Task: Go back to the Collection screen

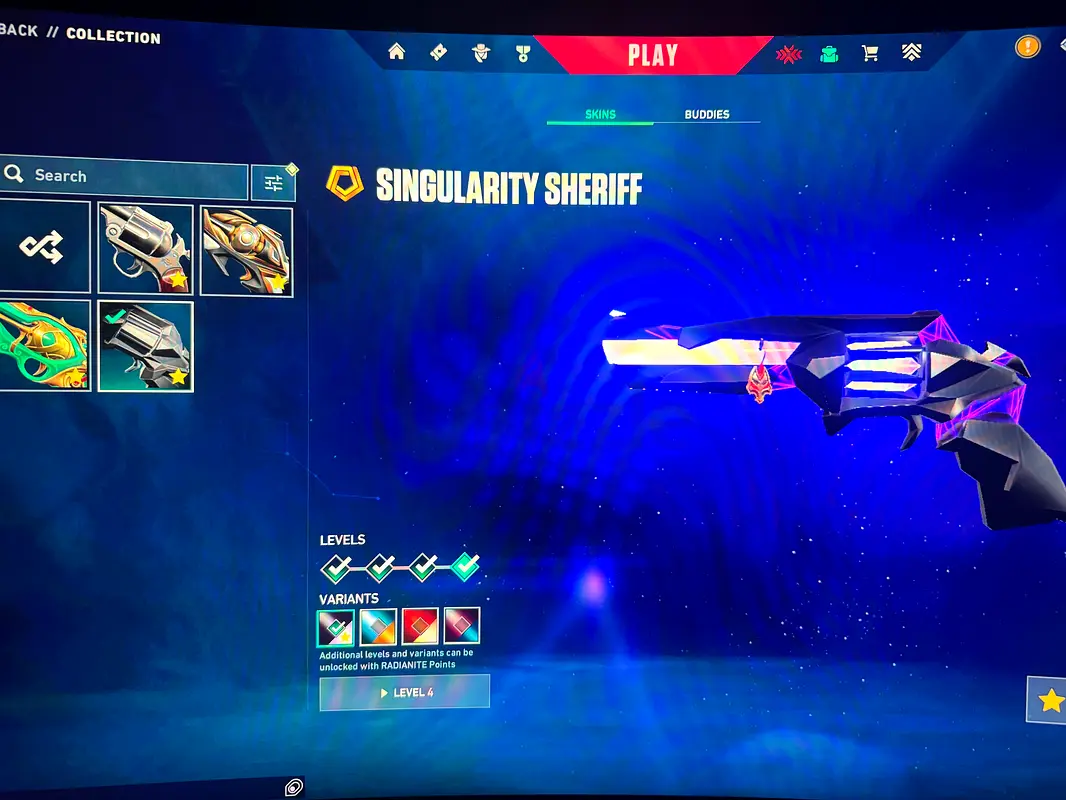Action: point(20,31)
